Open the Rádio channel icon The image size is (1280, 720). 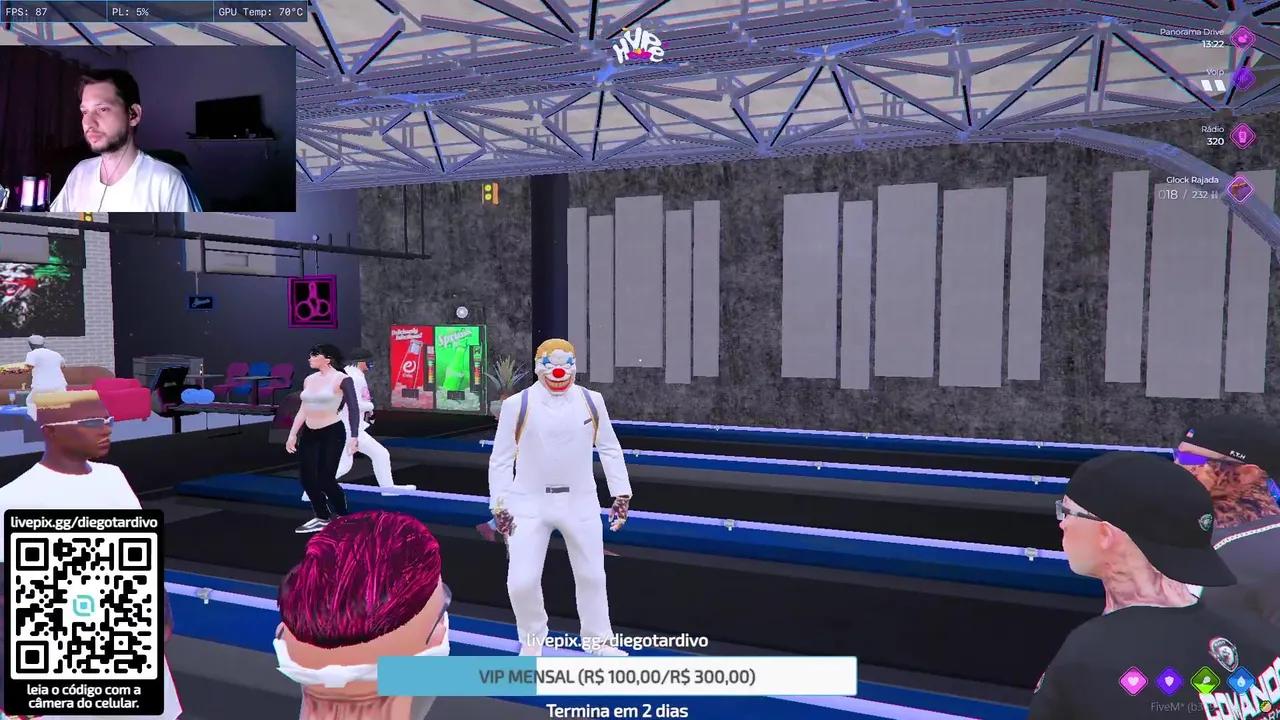pos(1241,134)
